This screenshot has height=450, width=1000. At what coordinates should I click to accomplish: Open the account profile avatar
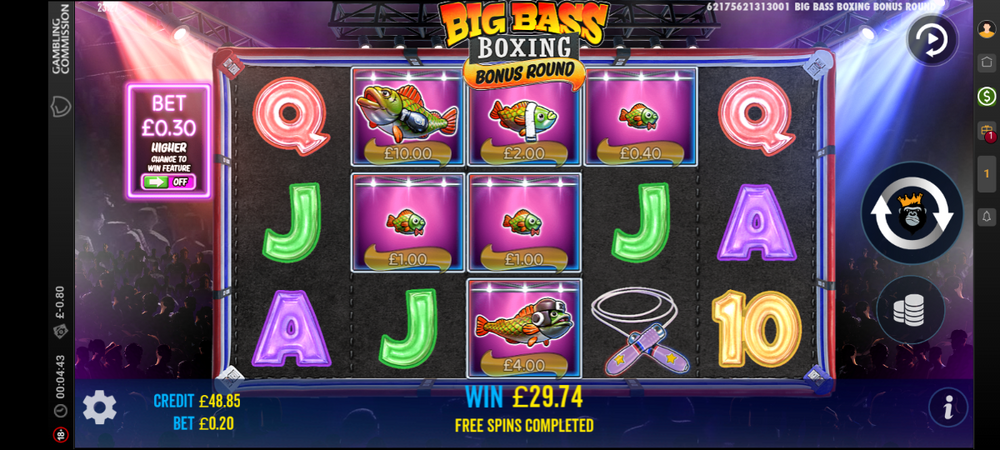point(986,29)
